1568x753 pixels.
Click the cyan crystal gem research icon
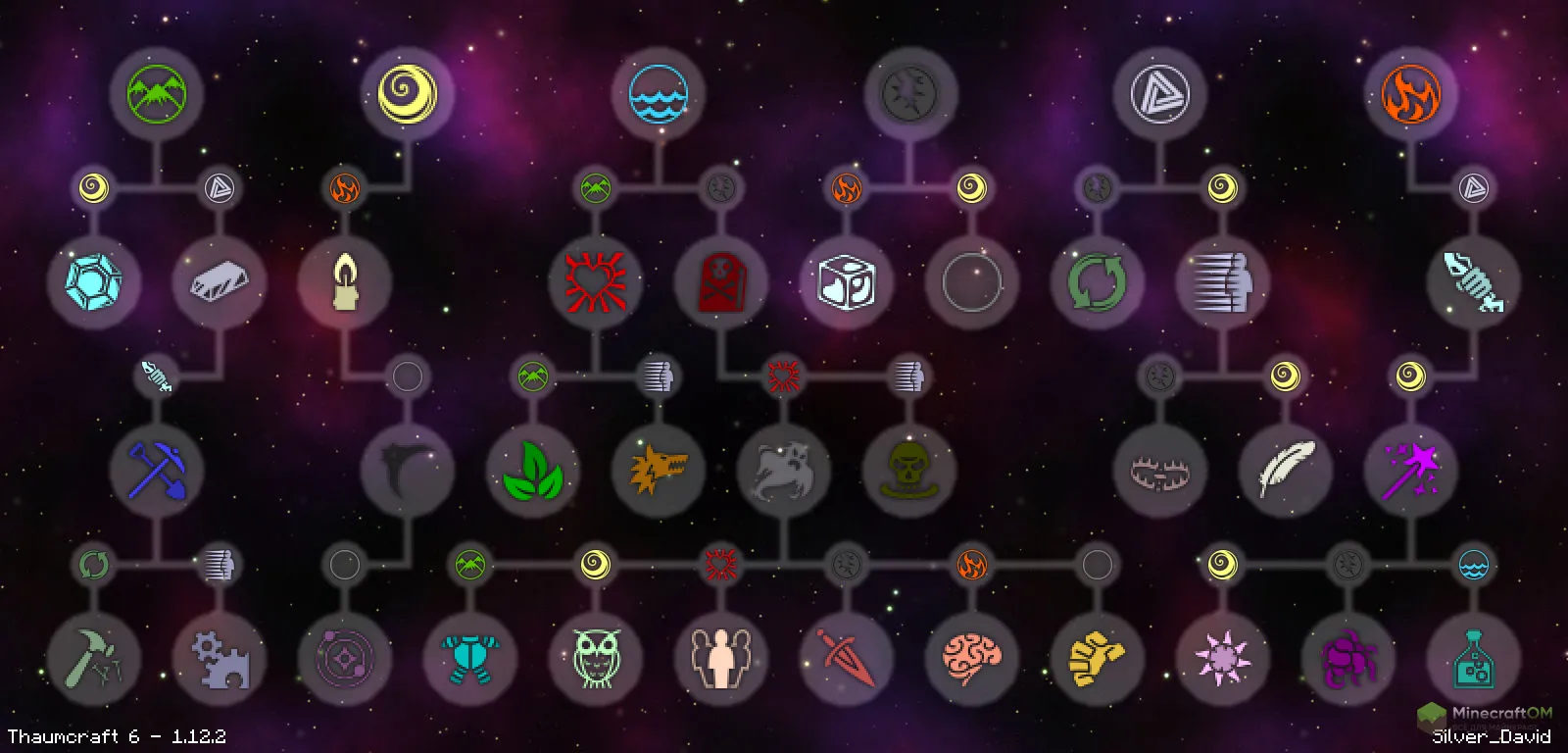click(x=90, y=282)
